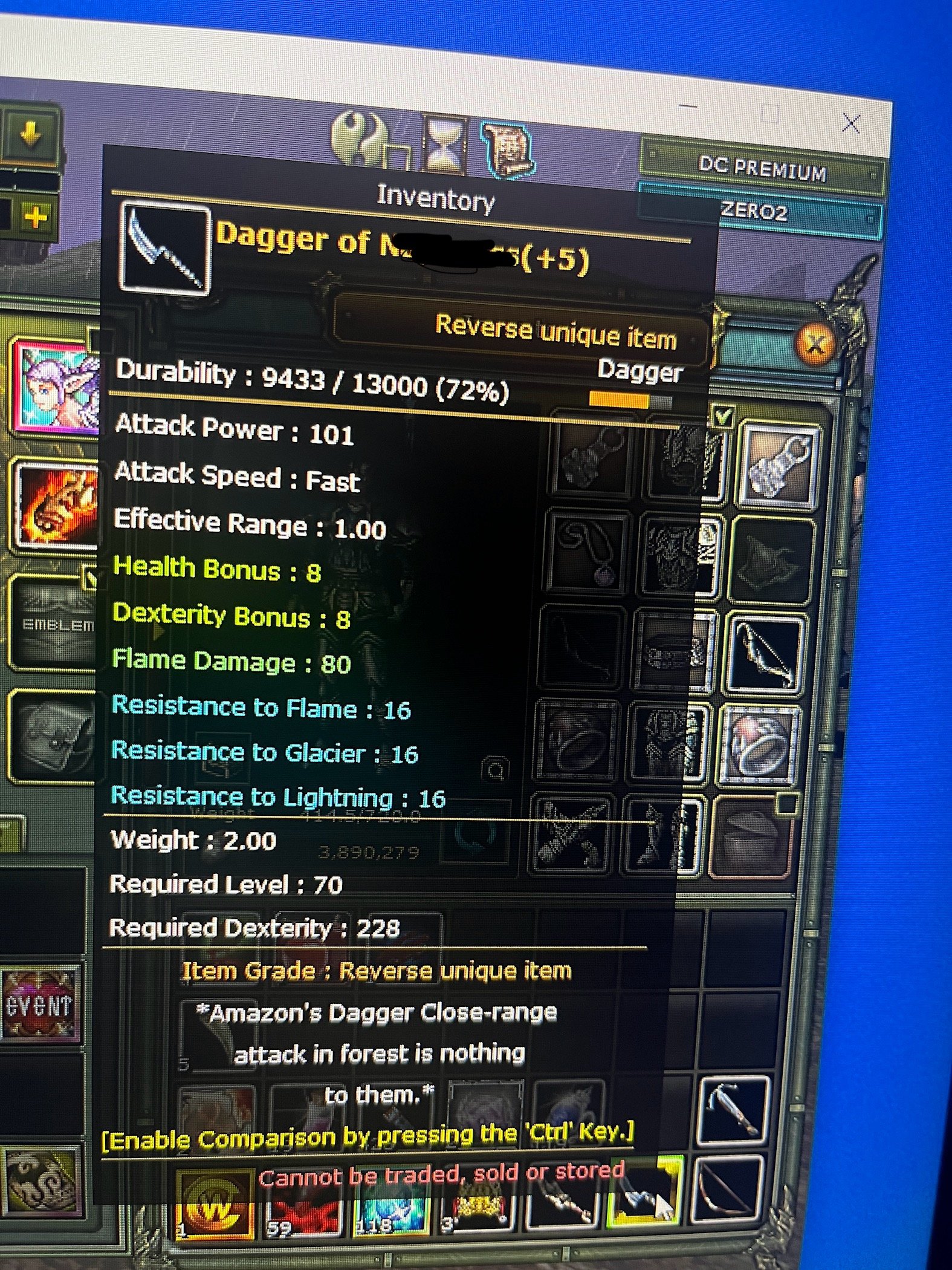The height and width of the screenshot is (1270, 952).
Task: Toggle the green checkmark above the equipment slots
Action: [x=724, y=415]
